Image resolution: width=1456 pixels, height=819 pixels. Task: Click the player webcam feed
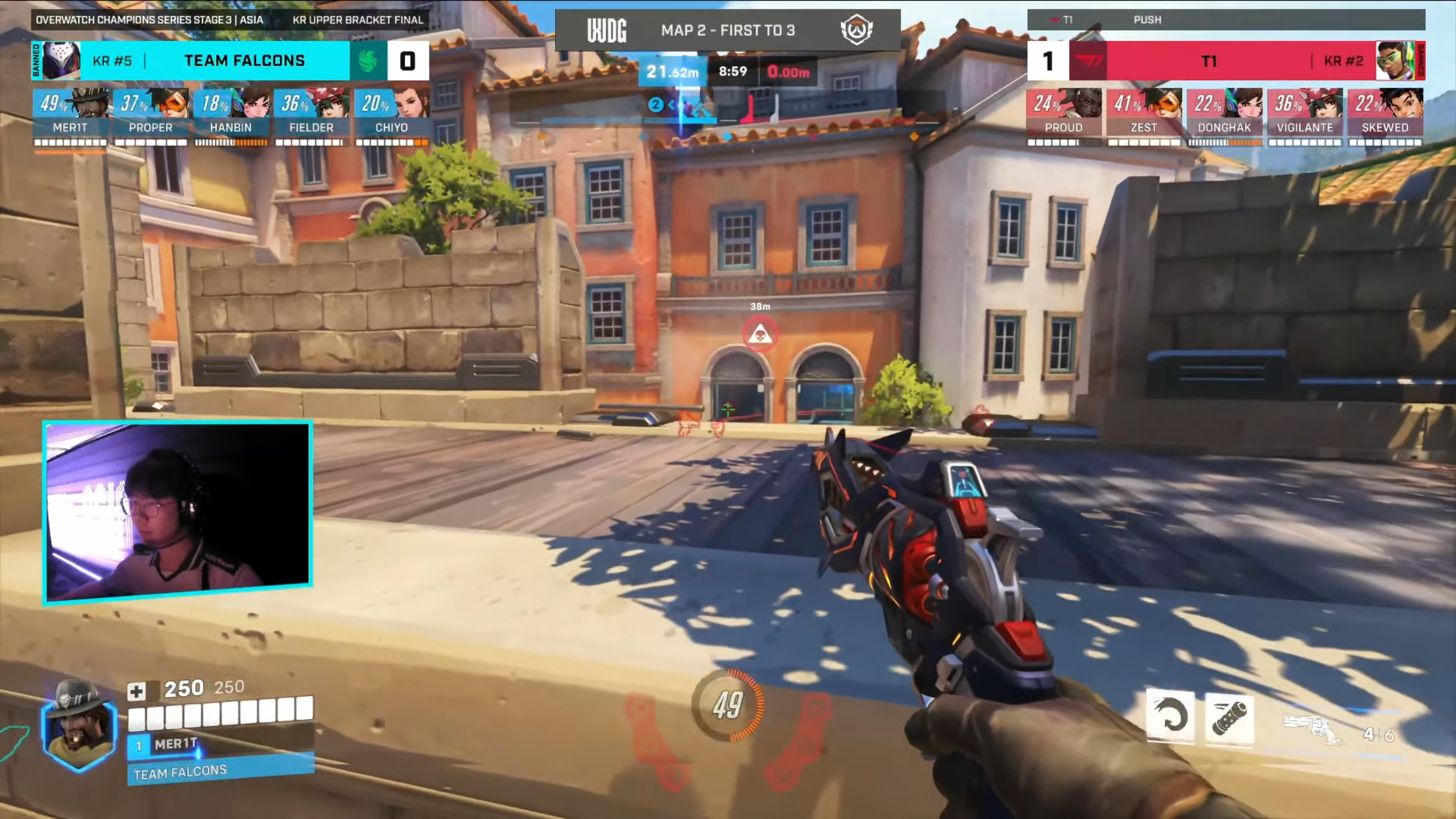point(177,511)
